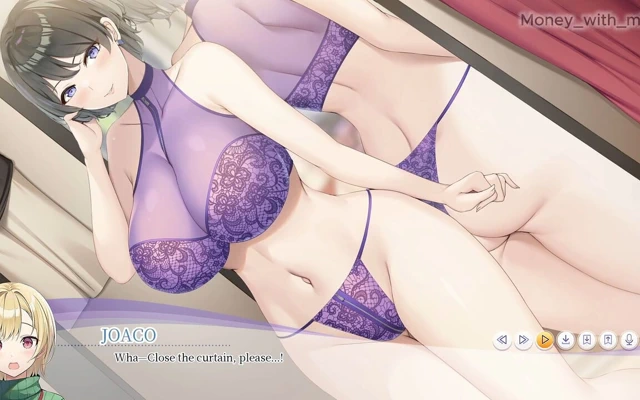Toggle the orange auto-play button
640x400 pixels.
[x=544, y=341]
